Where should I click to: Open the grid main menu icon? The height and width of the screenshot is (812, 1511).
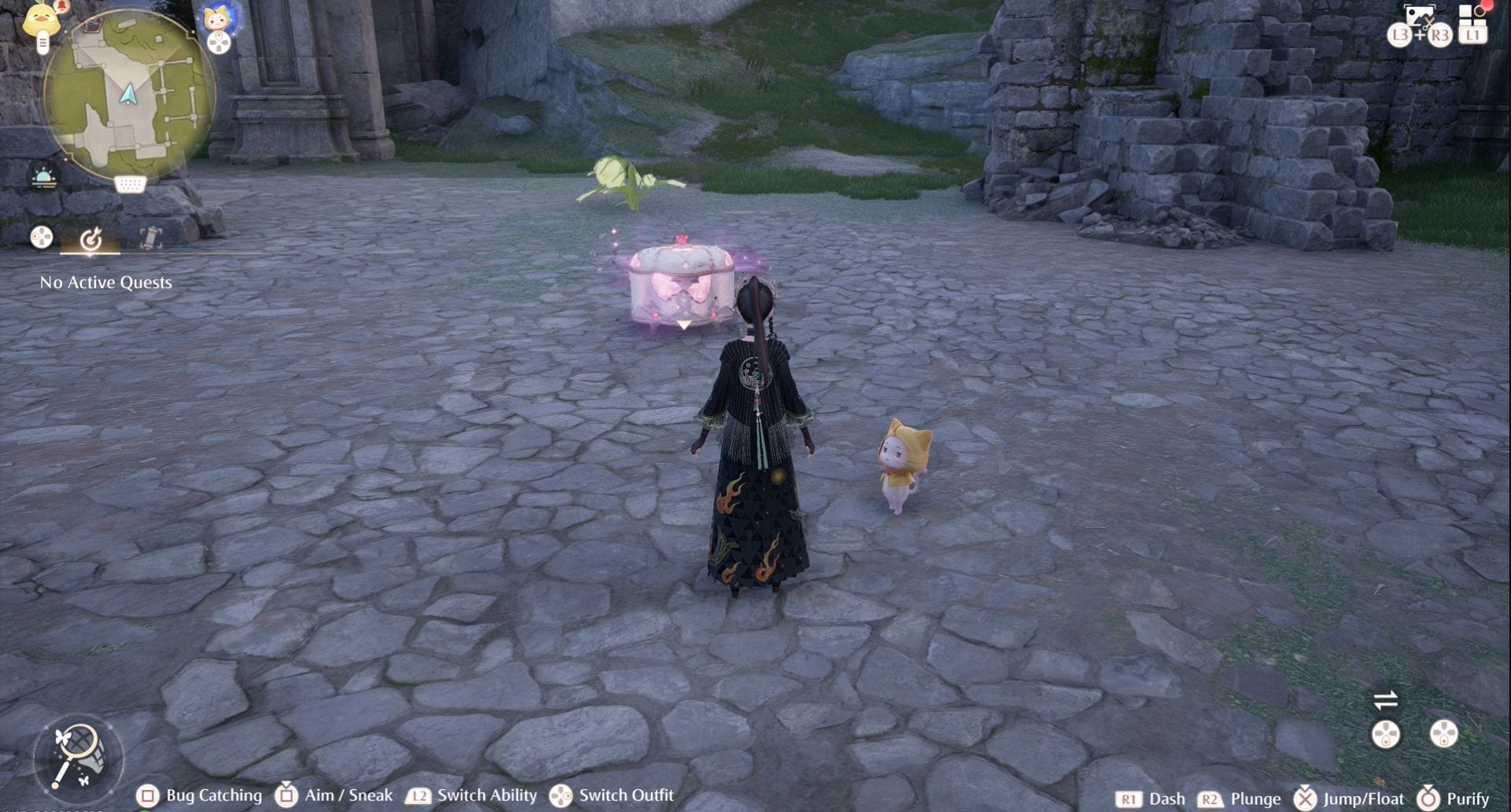[x=1472, y=16]
